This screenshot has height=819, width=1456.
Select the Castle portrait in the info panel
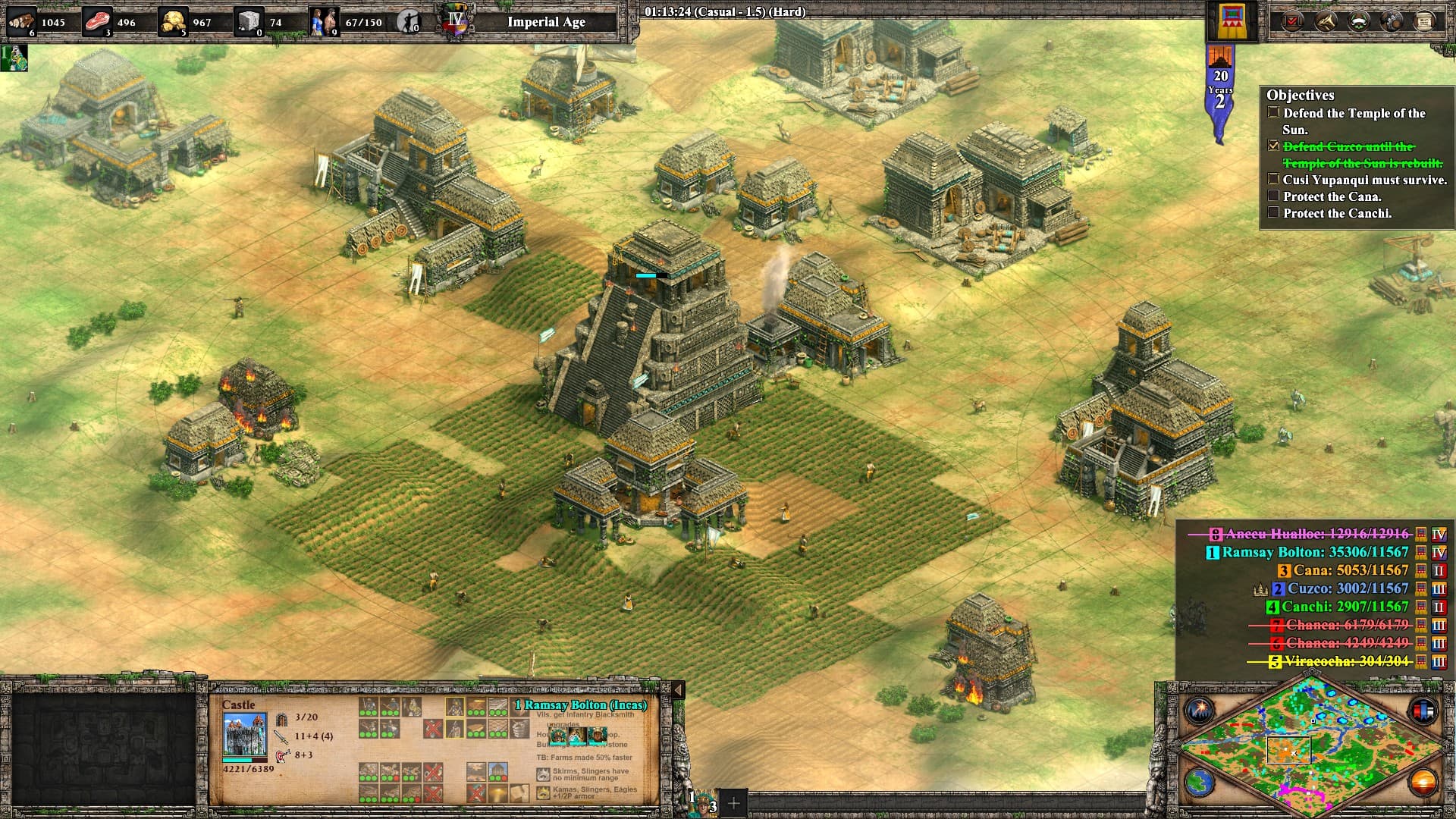244,735
